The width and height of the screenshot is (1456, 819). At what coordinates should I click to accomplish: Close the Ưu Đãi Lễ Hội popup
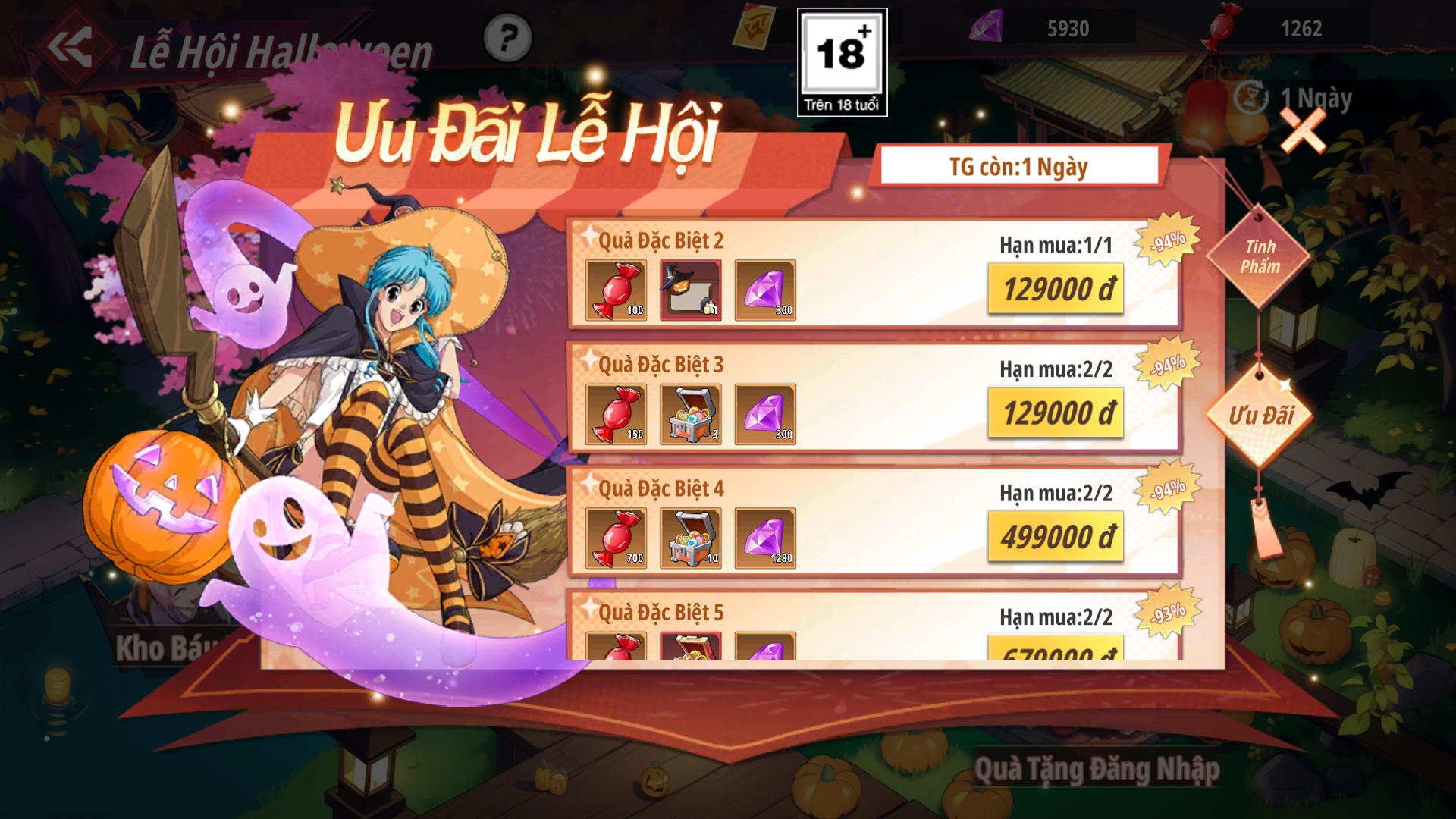coord(1302,130)
